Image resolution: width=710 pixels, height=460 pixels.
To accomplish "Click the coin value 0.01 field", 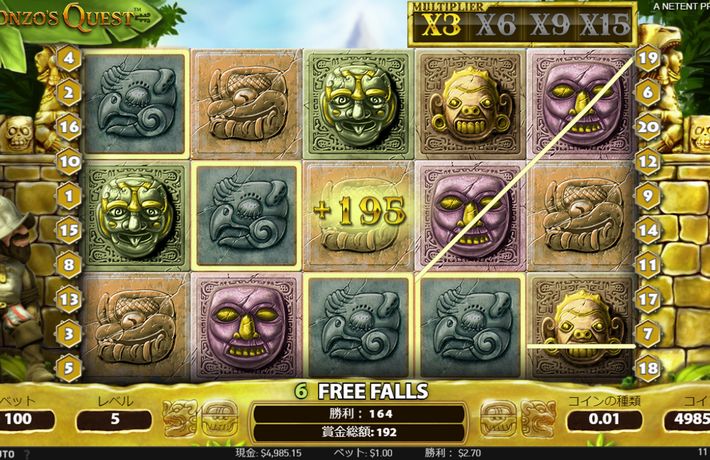I will [602, 419].
